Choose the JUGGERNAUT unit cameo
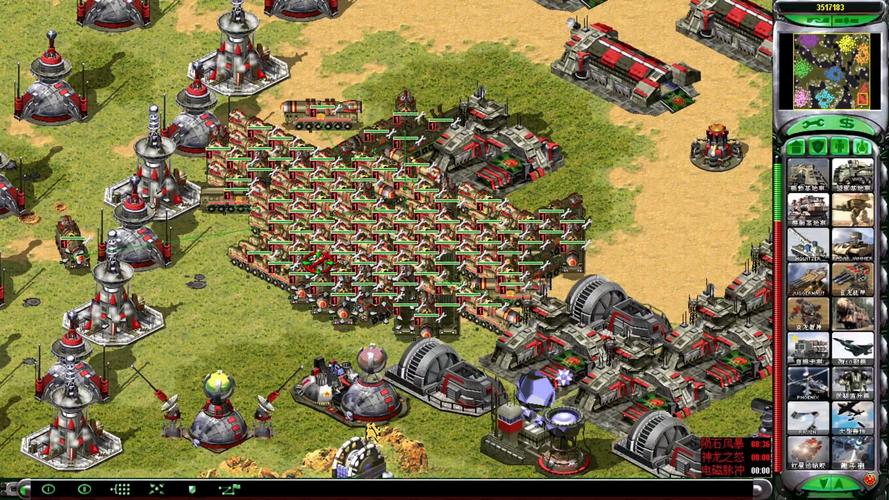This screenshot has height=500, width=889. pyautogui.click(x=807, y=278)
